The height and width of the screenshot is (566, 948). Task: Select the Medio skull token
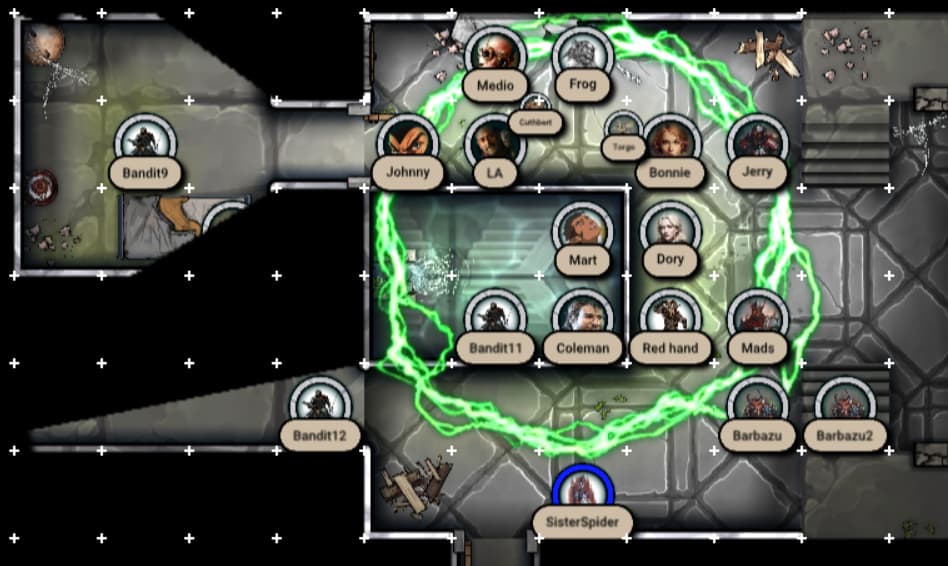point(495,56)
